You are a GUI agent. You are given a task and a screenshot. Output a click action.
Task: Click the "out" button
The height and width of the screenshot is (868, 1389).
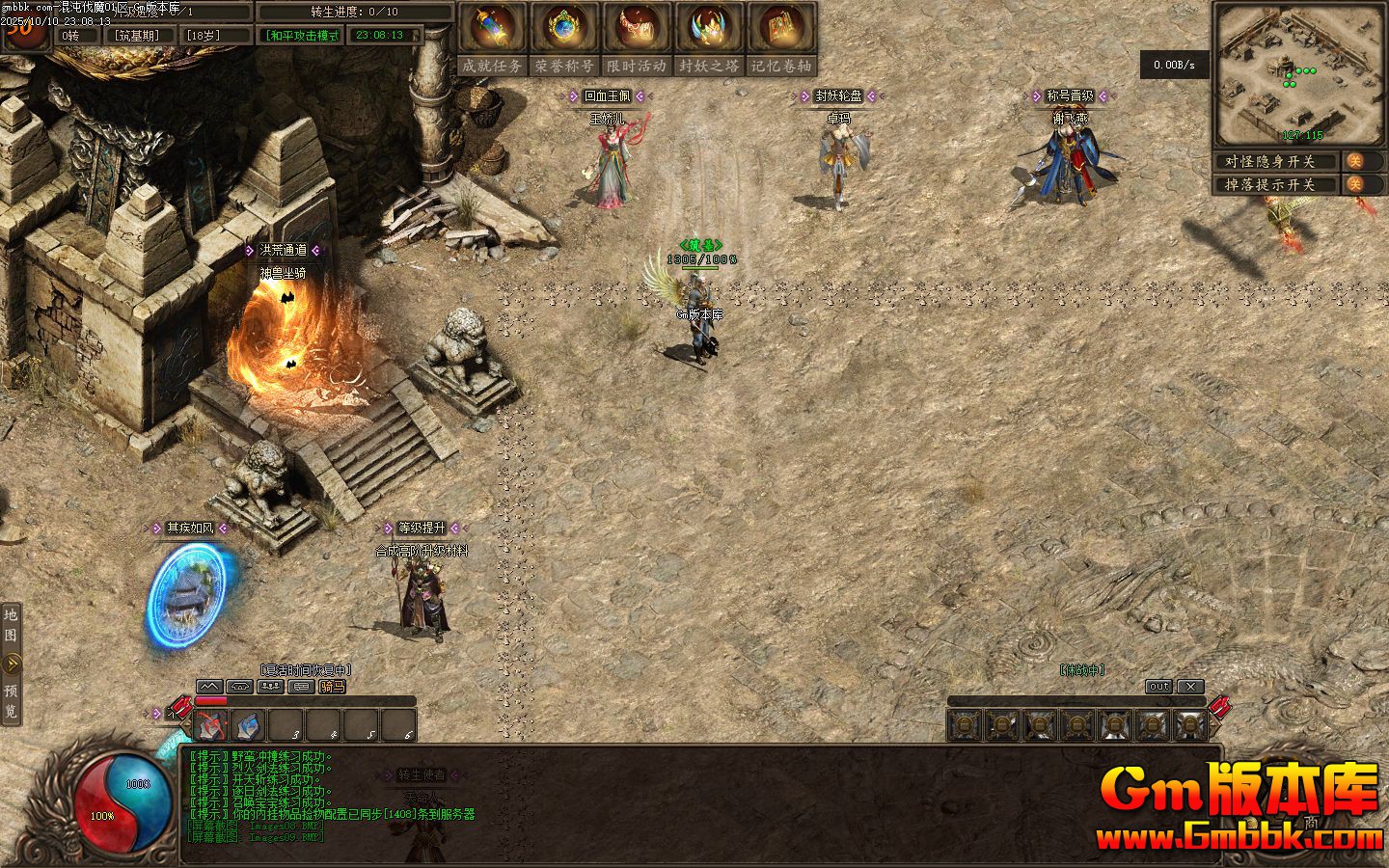click(x=1158, y=687)
